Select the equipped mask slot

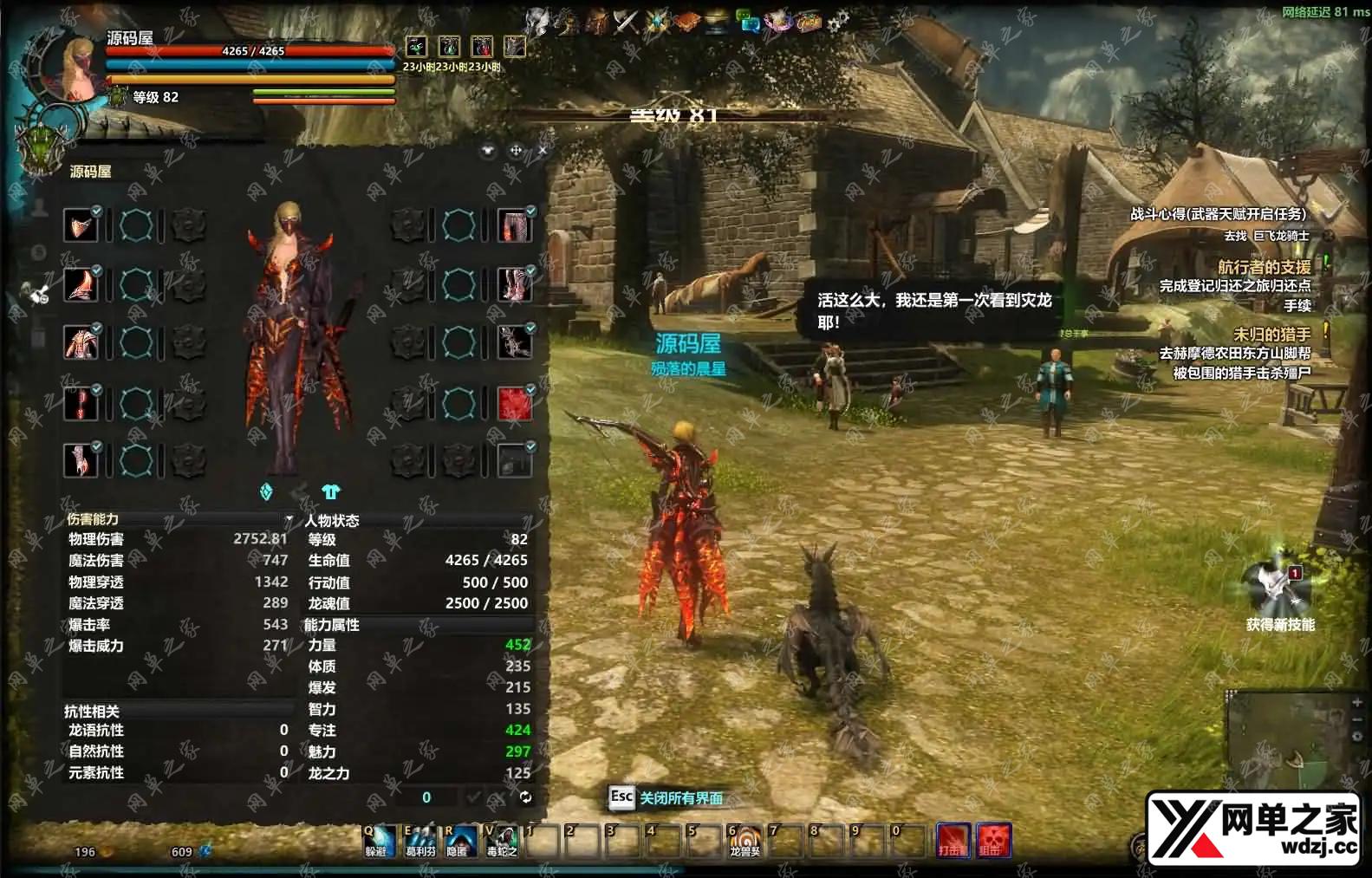pos(81,226)
